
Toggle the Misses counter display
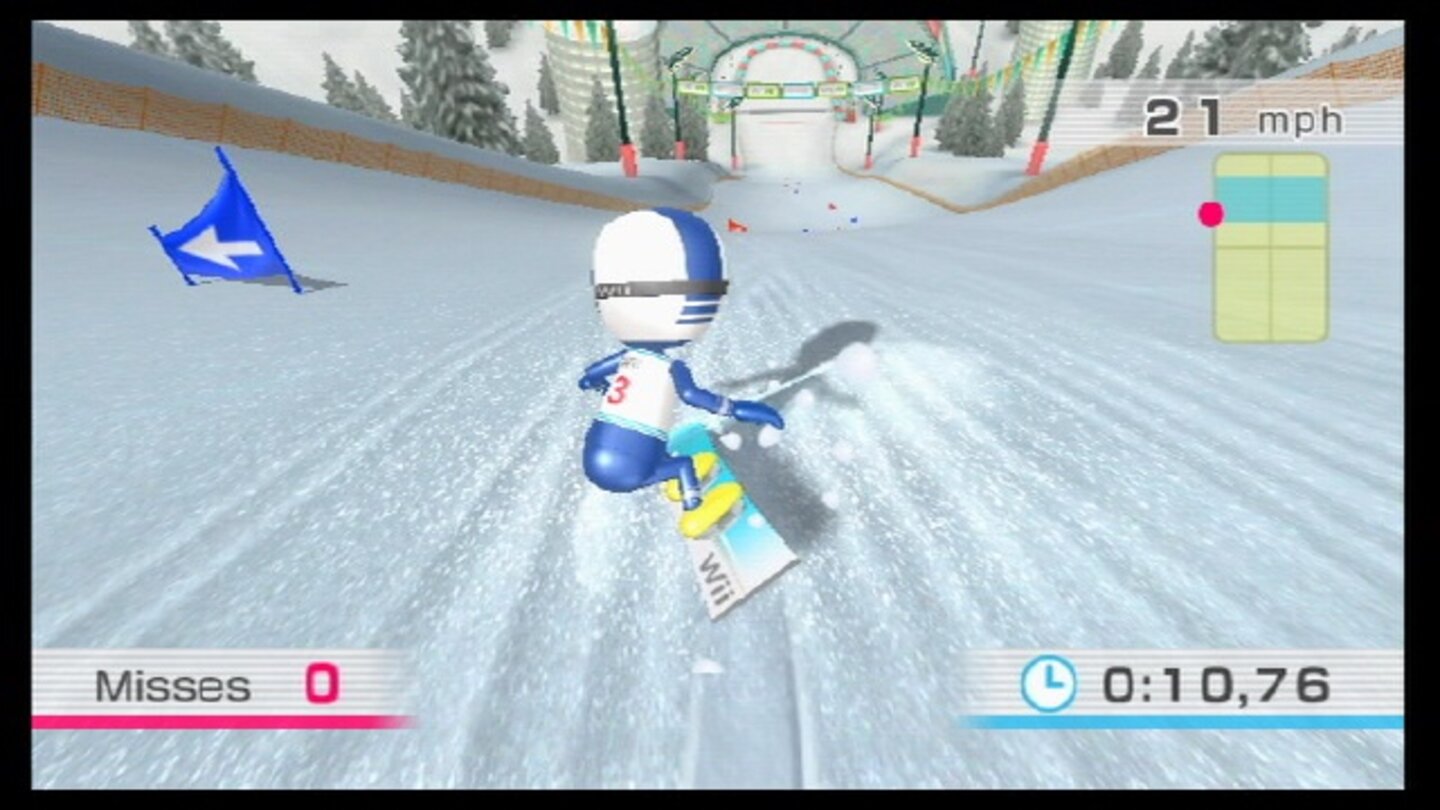tap(175, 684)
